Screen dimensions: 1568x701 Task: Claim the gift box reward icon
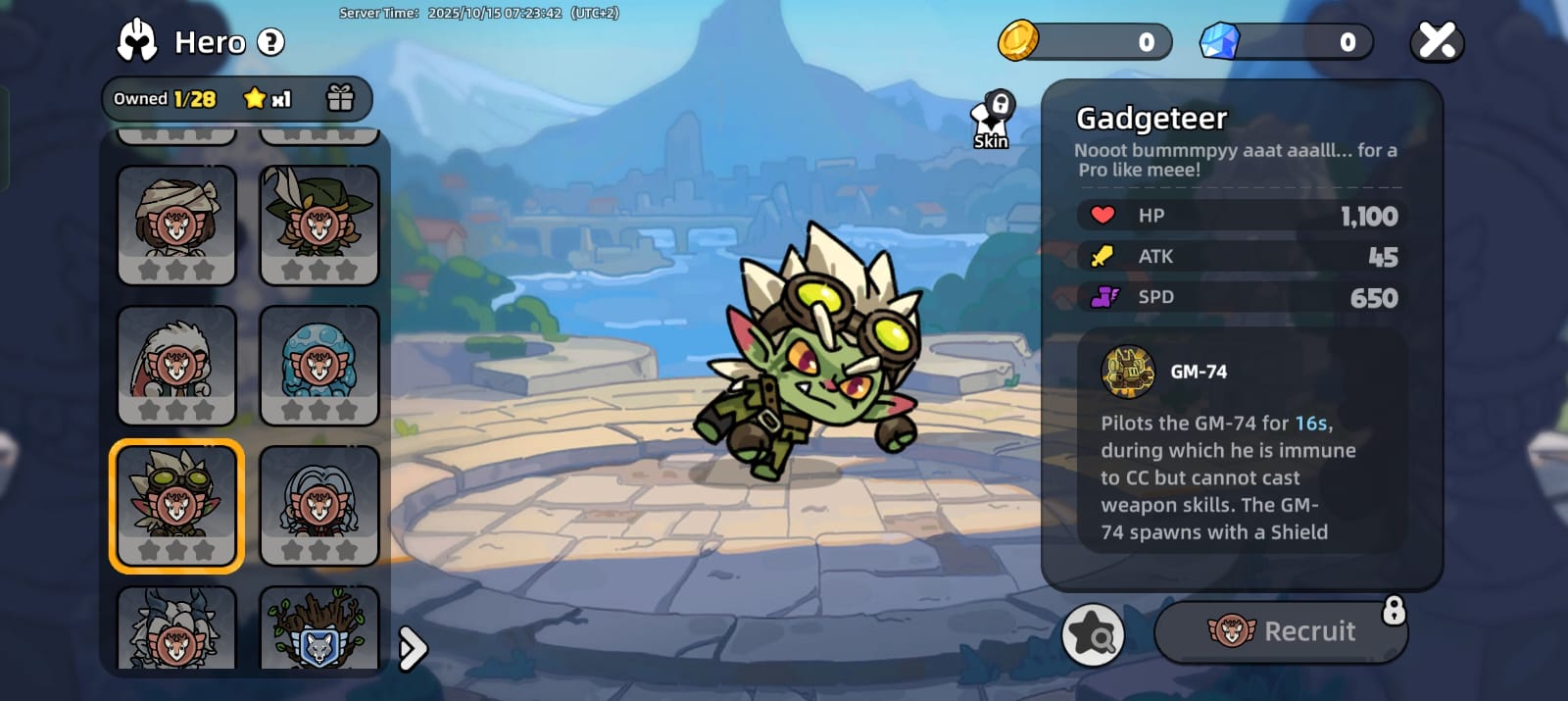point(340,98)
